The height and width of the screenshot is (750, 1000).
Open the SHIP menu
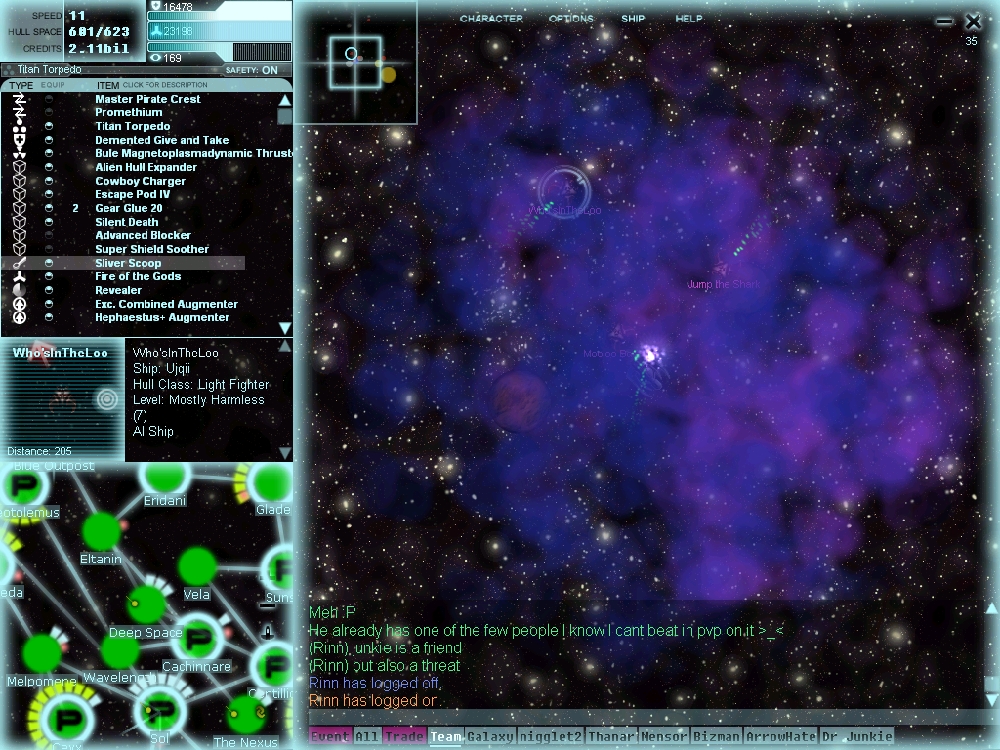(633, 19)
